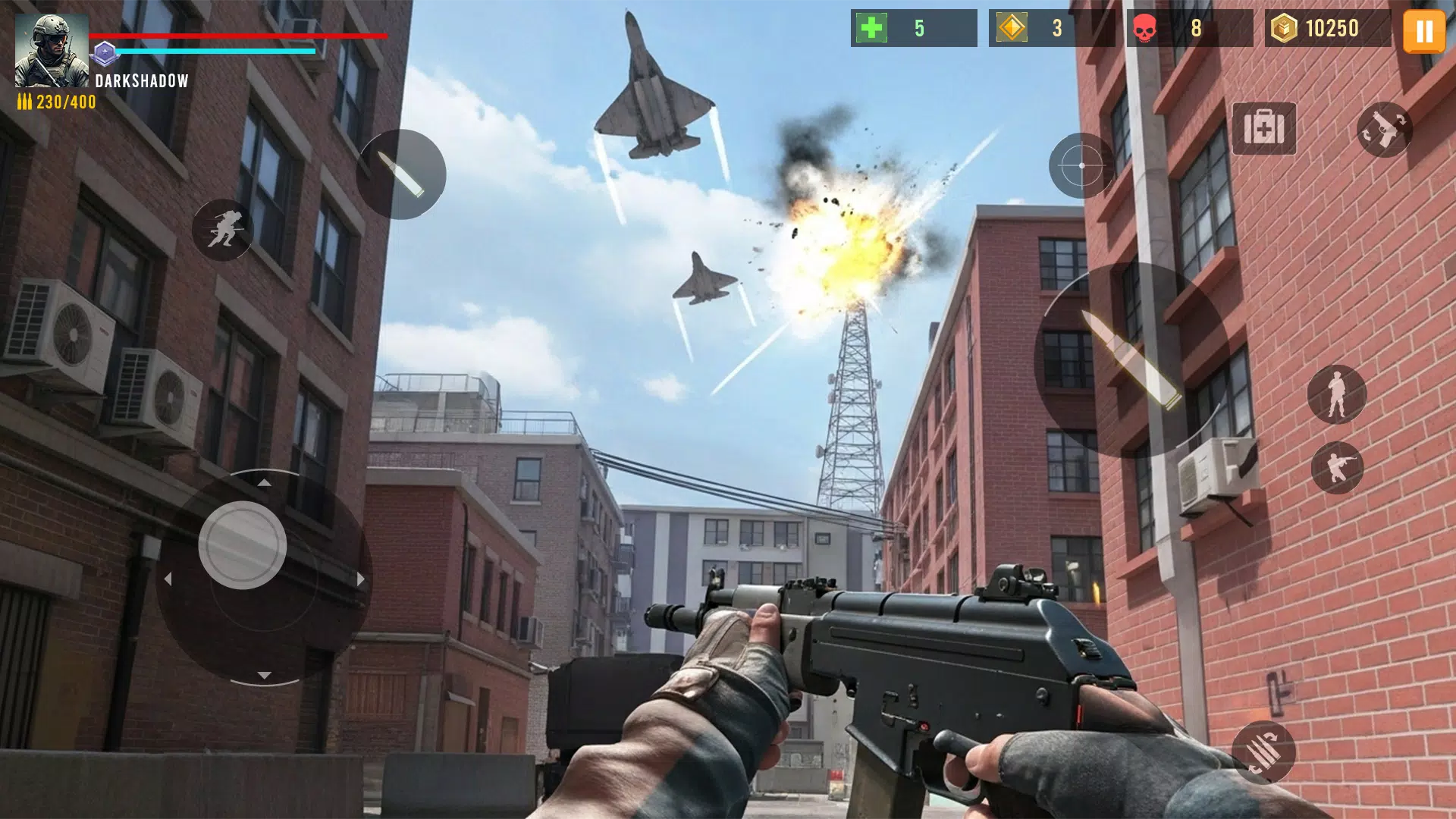The image size is (1456, 819).
Task: Open DARKSHADOW's player avatar portrait
Action: (50, 49)
